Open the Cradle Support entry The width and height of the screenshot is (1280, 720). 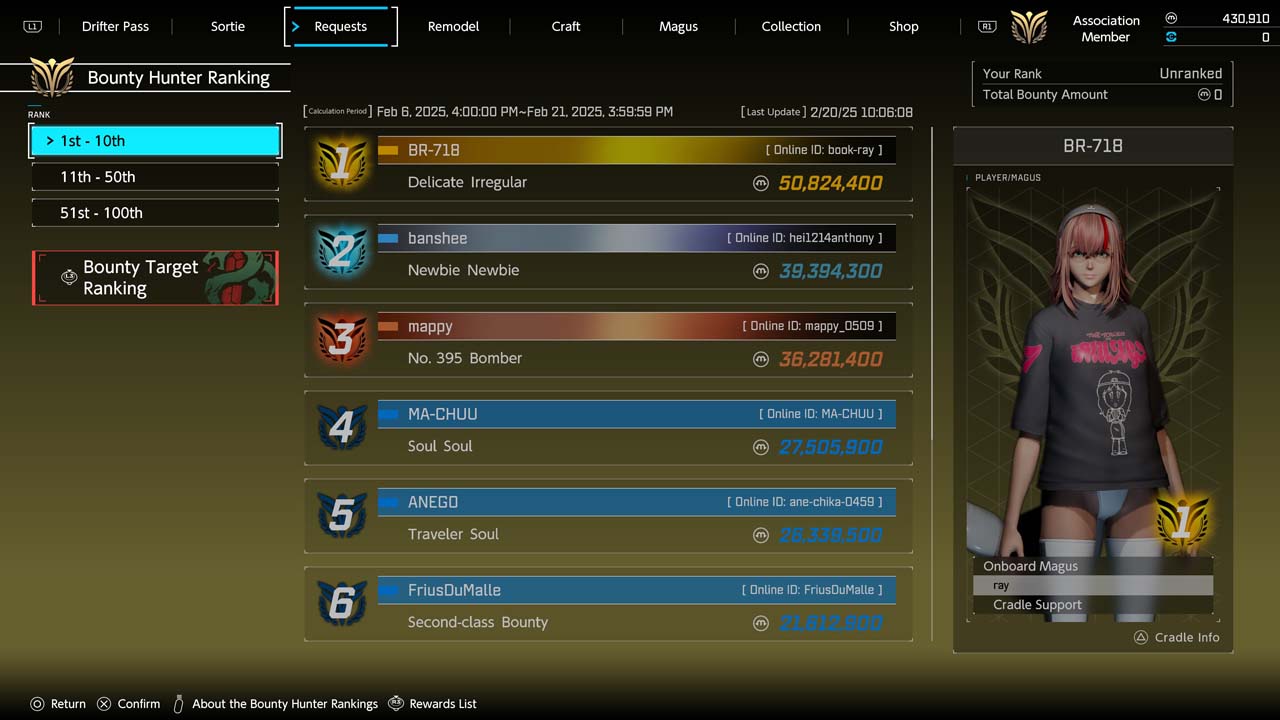1092,605
